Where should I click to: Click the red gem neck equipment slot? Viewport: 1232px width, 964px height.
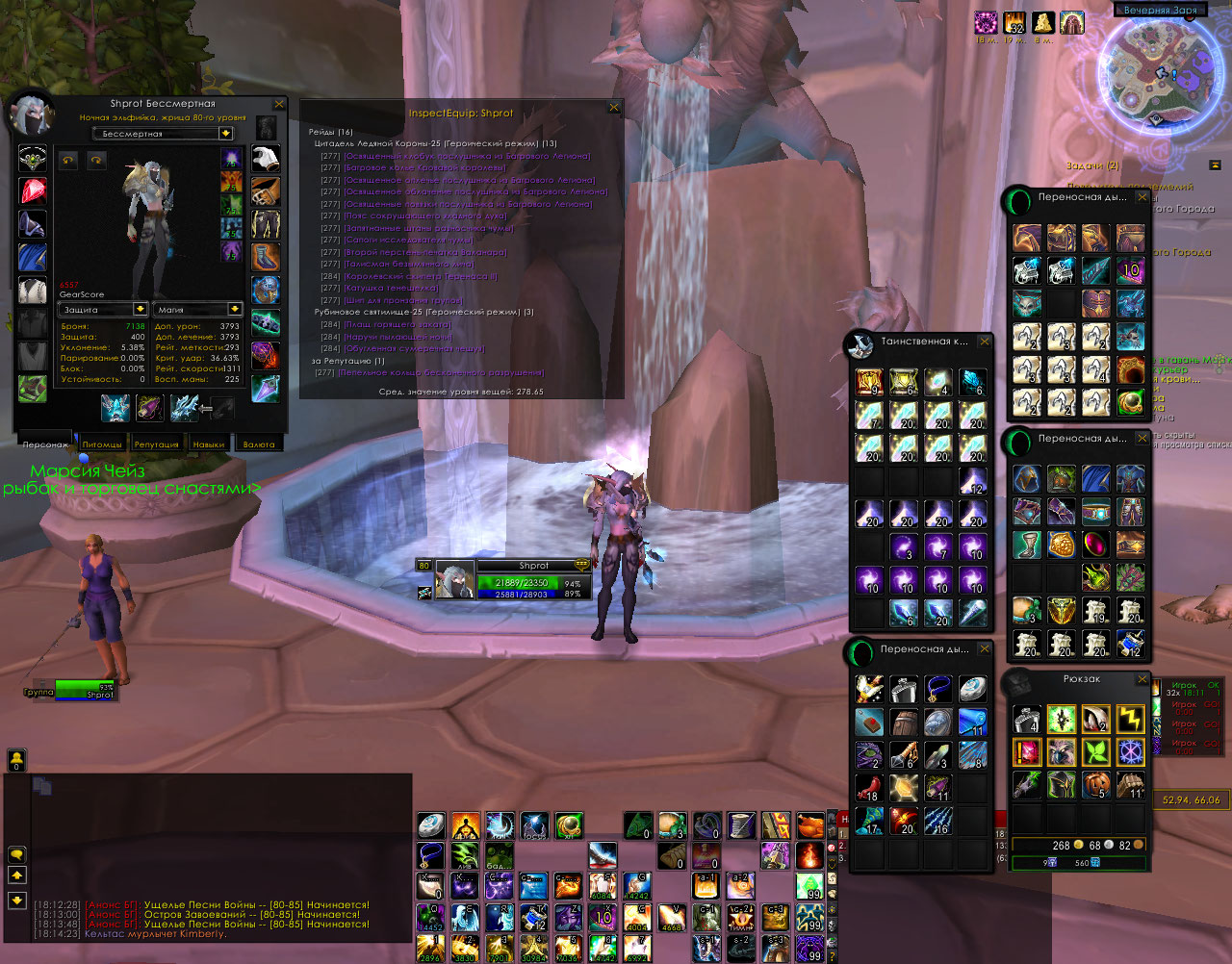(x=33, y=191)
